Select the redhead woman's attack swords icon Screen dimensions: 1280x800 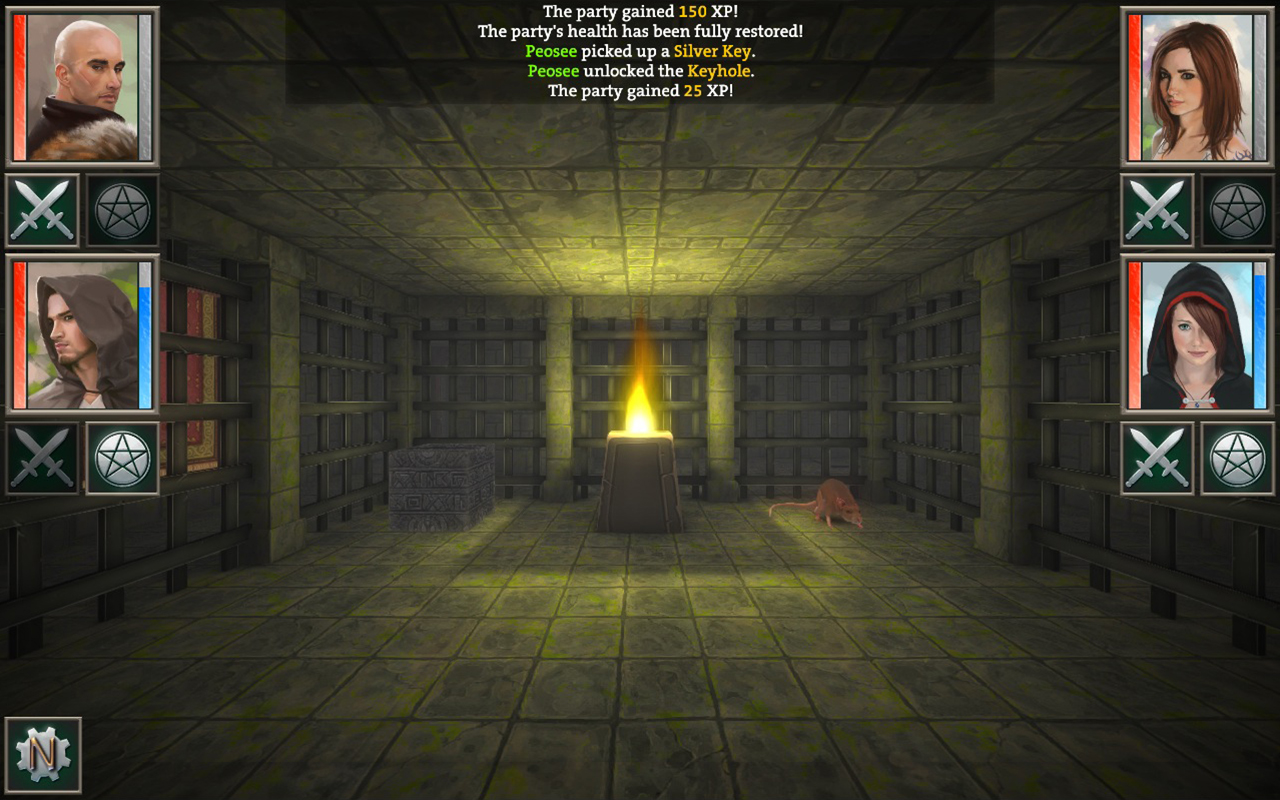tap(1160, 210)
